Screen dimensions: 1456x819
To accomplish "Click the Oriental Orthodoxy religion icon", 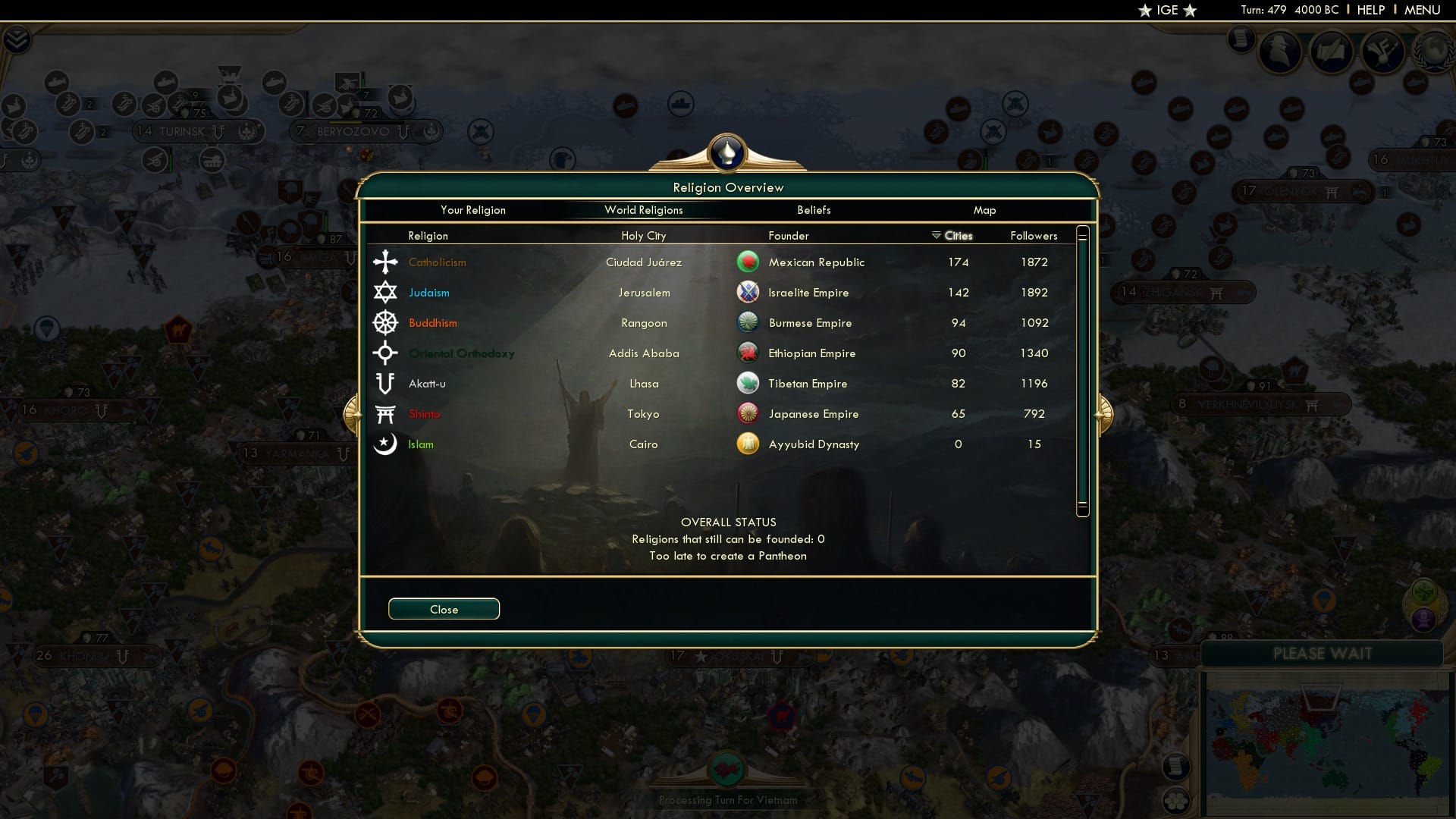I will point(386,353).
